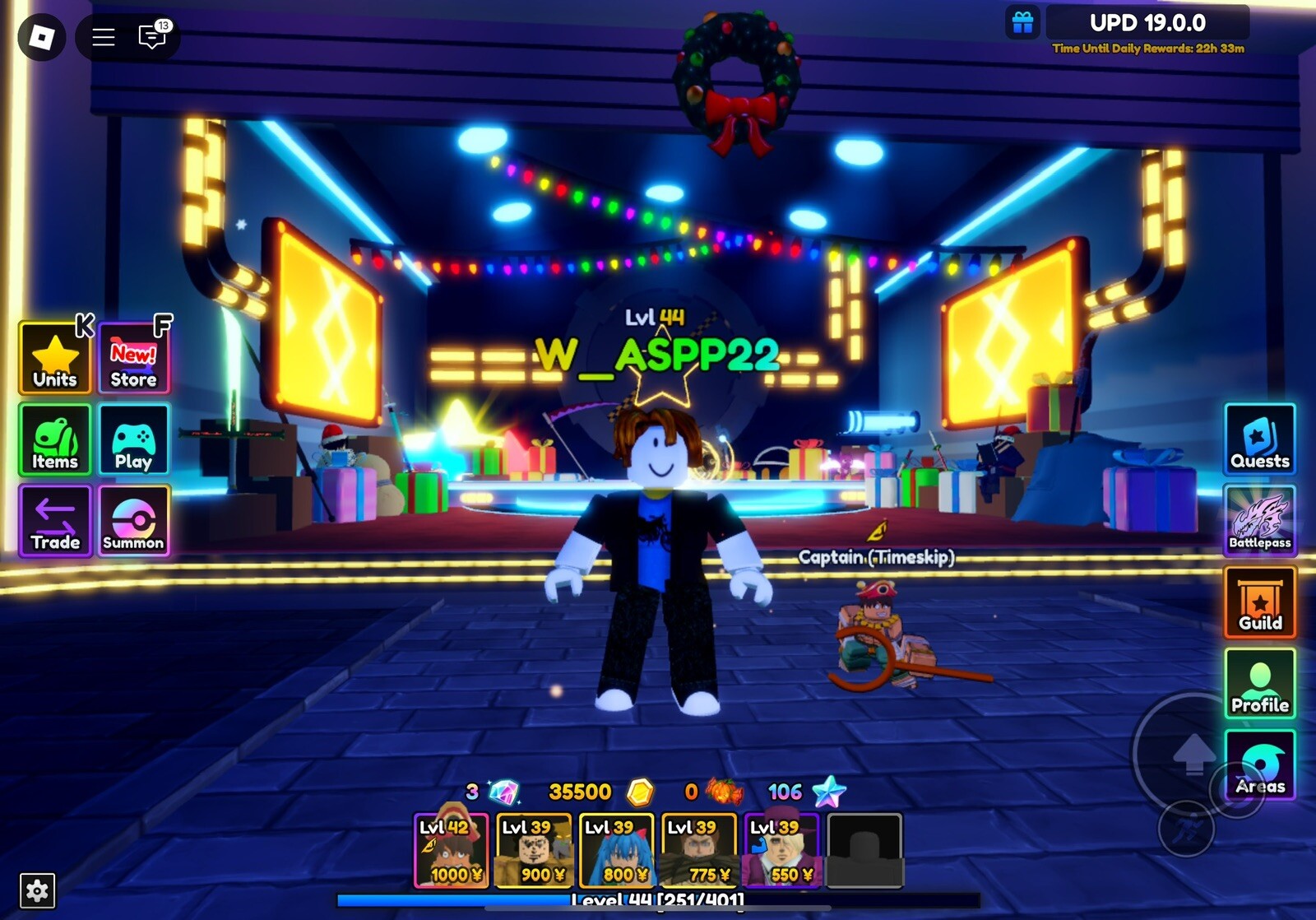
Task: Open the Areas teleport menu
Action: (x=1260, y=764)
